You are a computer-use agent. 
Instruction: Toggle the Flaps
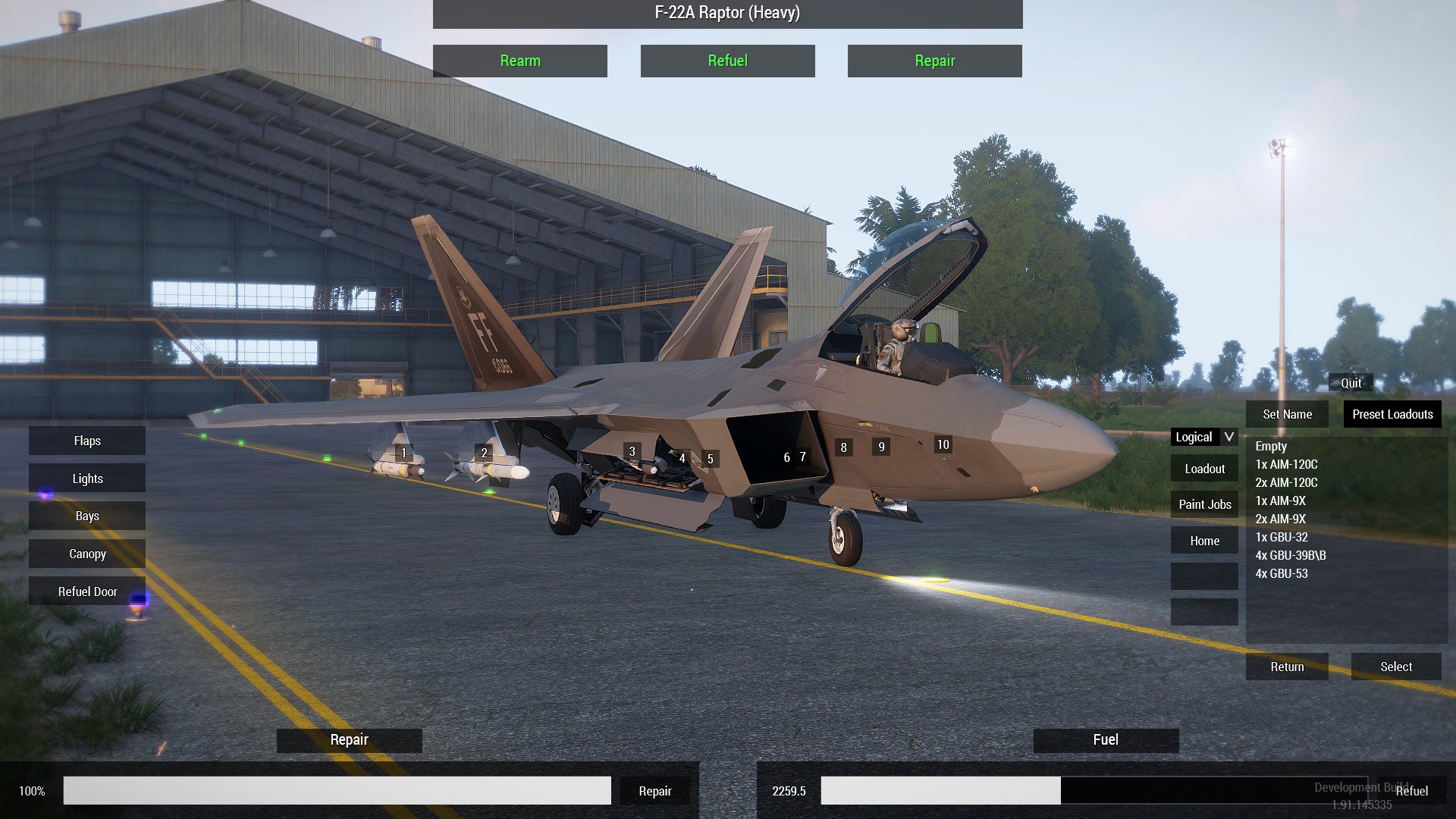[86, 440]
